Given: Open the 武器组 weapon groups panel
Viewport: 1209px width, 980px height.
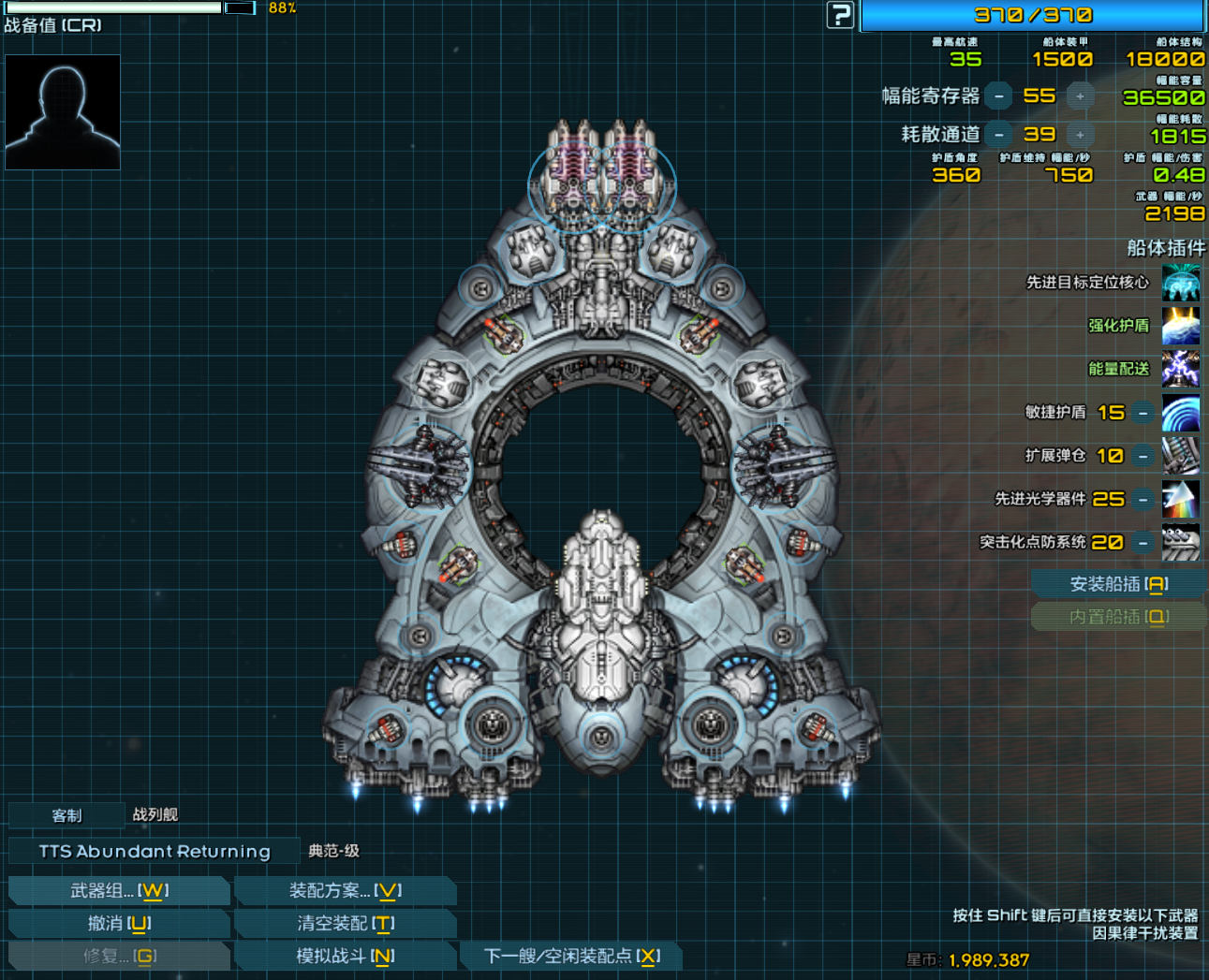Looking at the screenshot, I should (119, 891).
